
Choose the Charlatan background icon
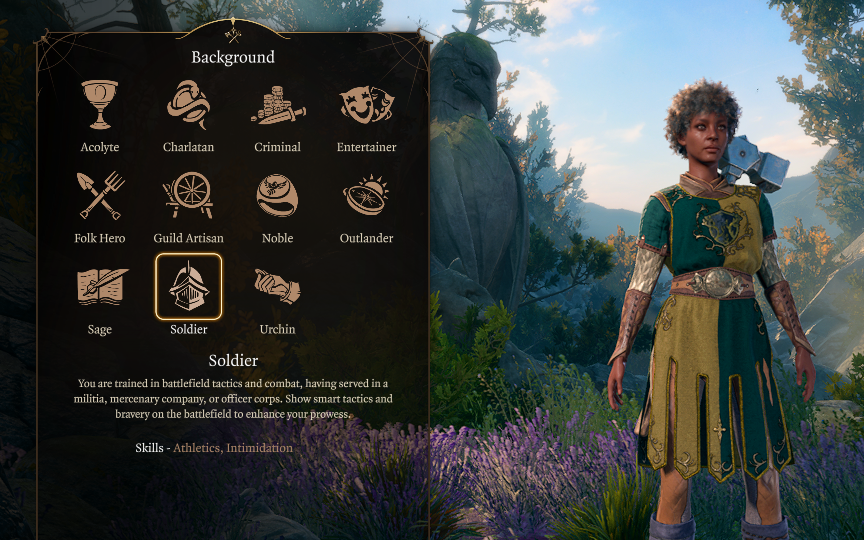[188, 106]
